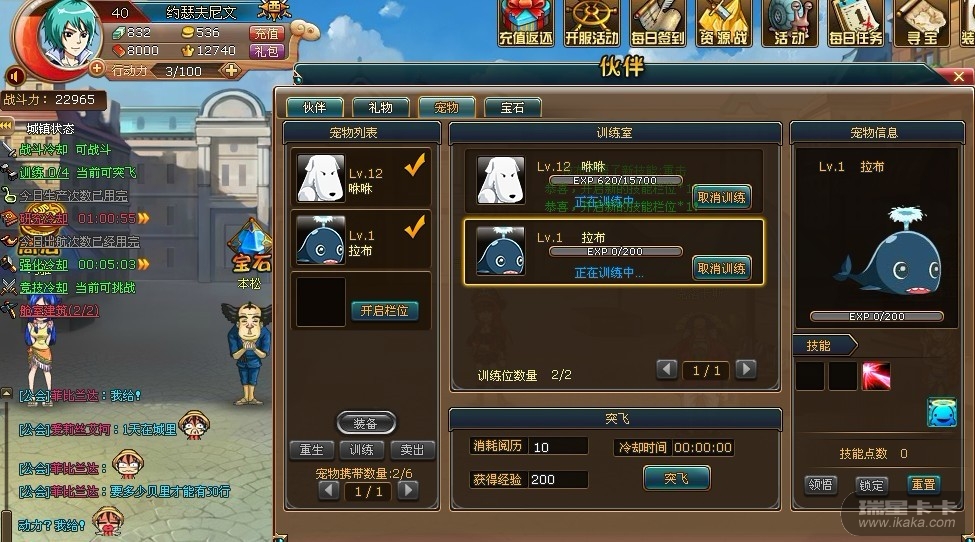Choose 拉布 in the pet list

click(361, 240)
